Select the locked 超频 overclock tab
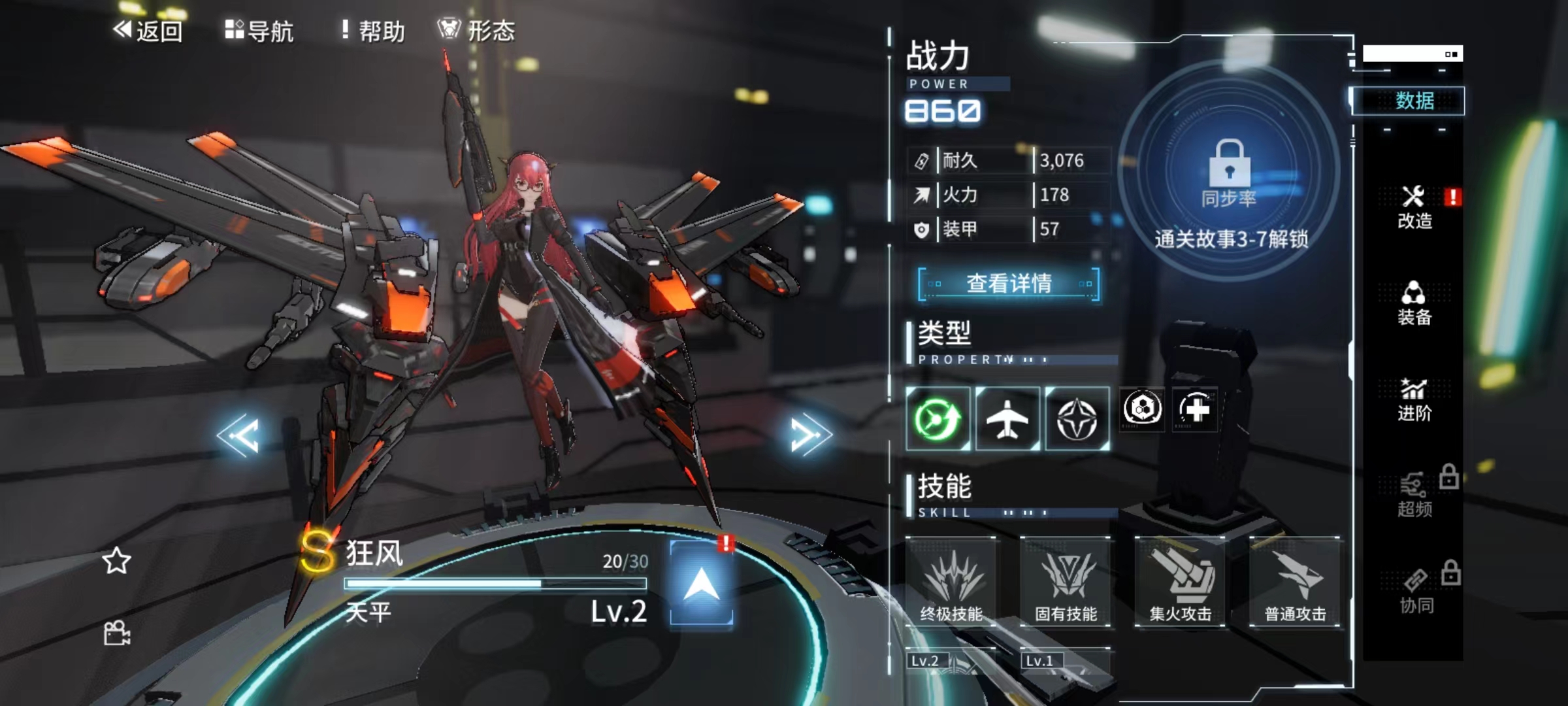The image size is (1568, 706). pyautogui.click(x=1416, y=496)
